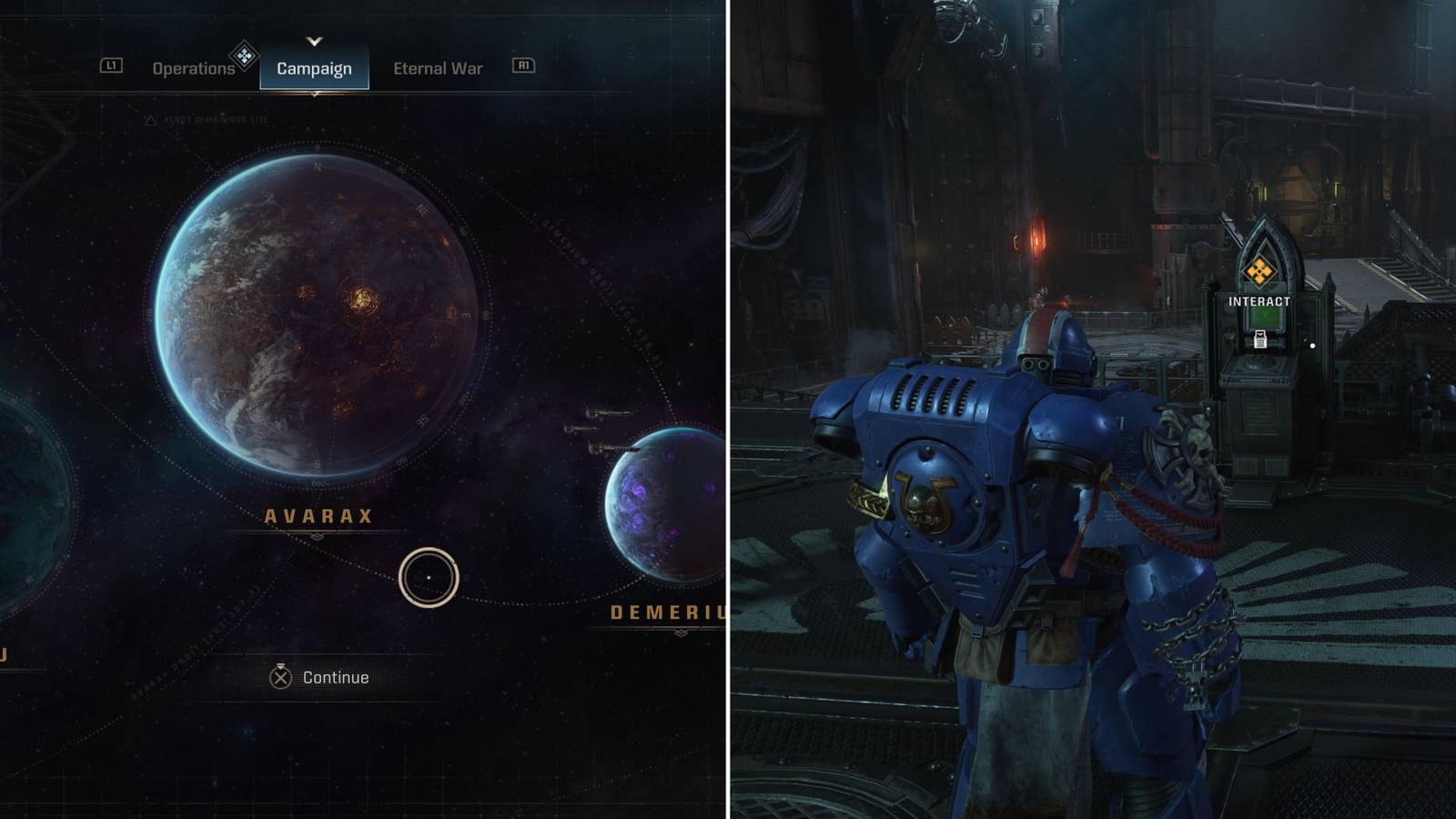Activate the Interact prompt on the console
The height and width of the screenshot is (819, 1456).
coord(1259,300)
